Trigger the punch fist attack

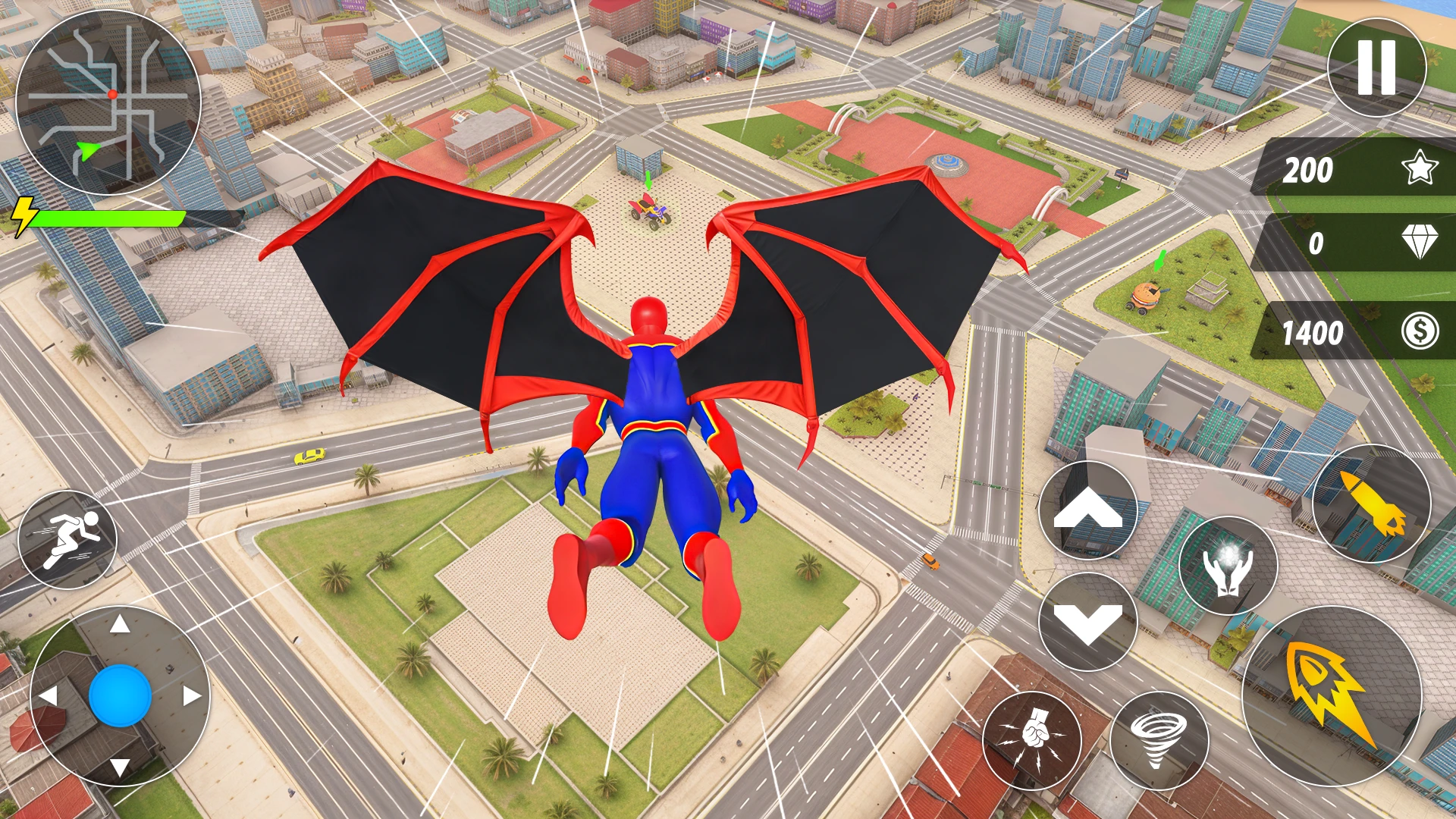(1031, 740)
